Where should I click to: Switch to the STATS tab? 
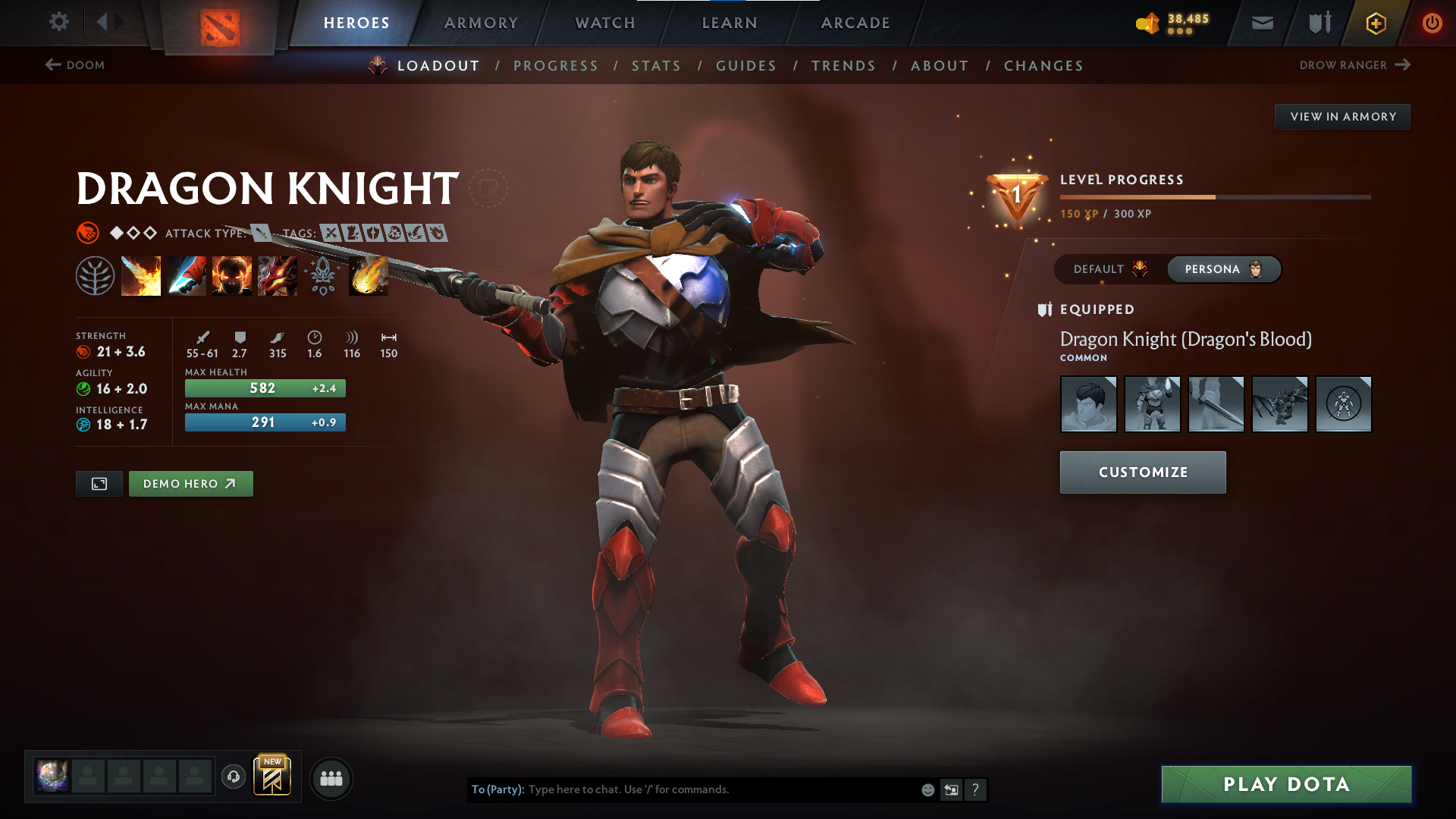pyautogui.click(x=656, y=66)
